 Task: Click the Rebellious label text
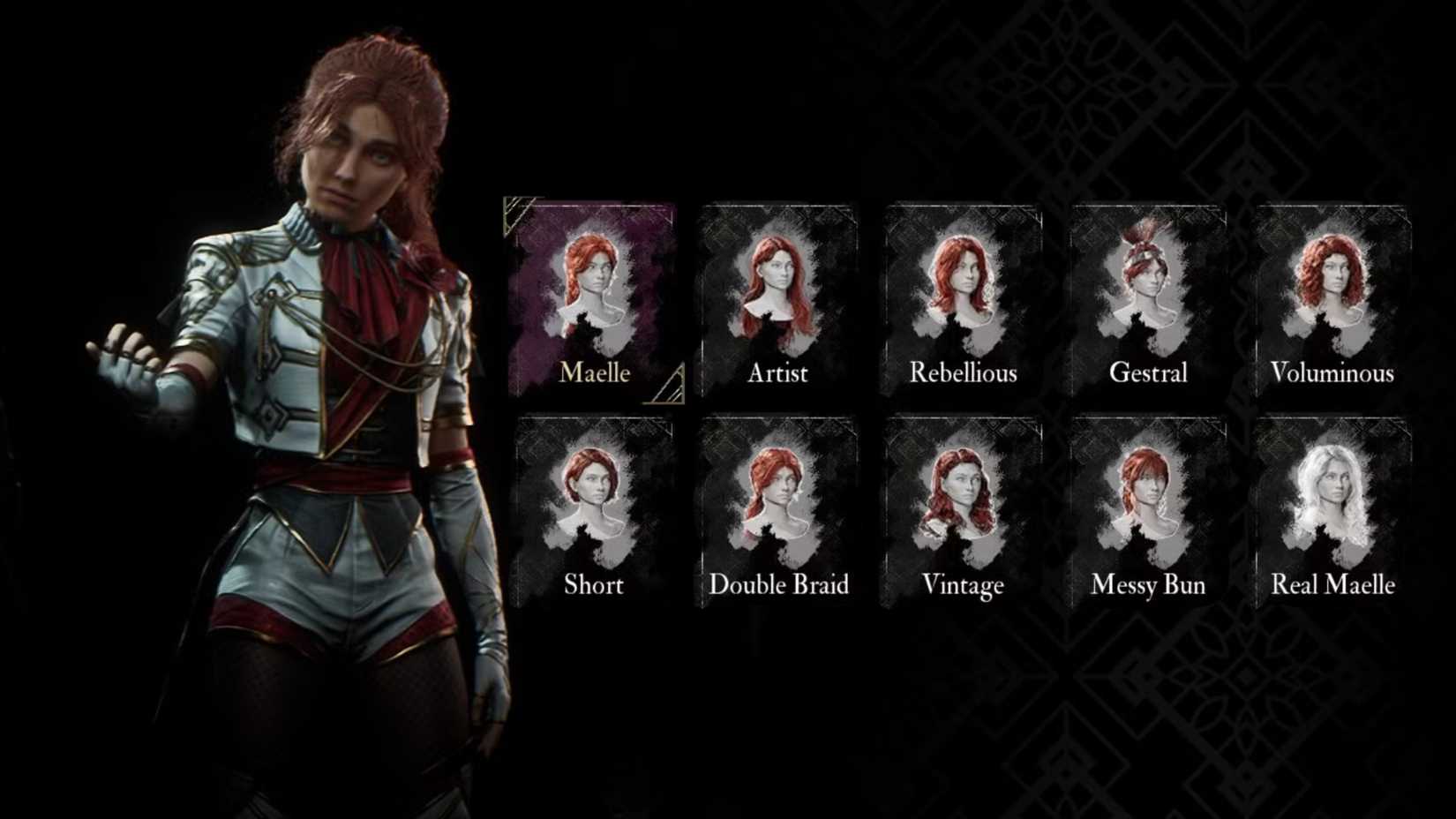[x=964, y=373]
